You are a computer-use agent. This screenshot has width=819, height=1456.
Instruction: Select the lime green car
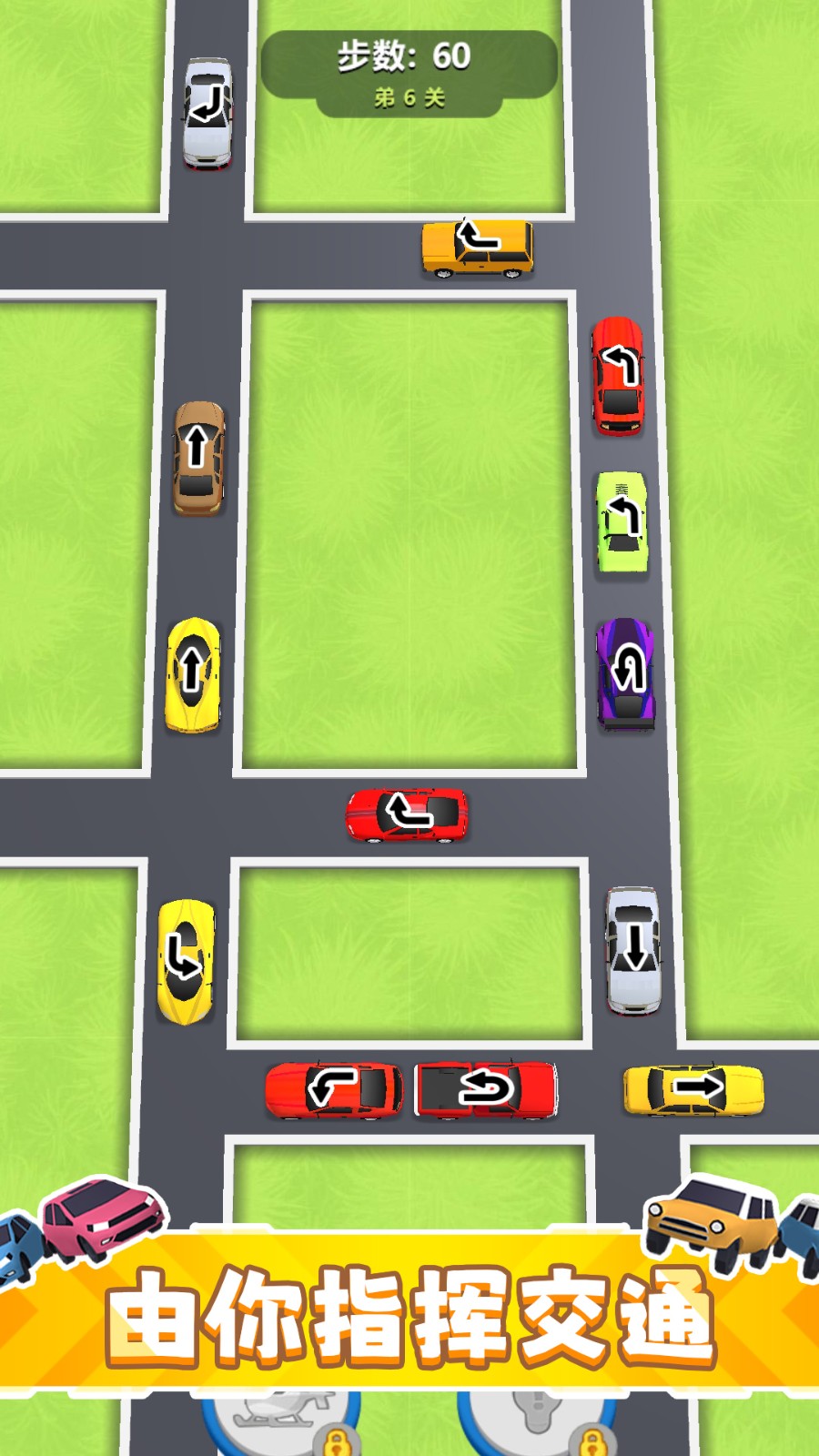click(x=622, y=523)
